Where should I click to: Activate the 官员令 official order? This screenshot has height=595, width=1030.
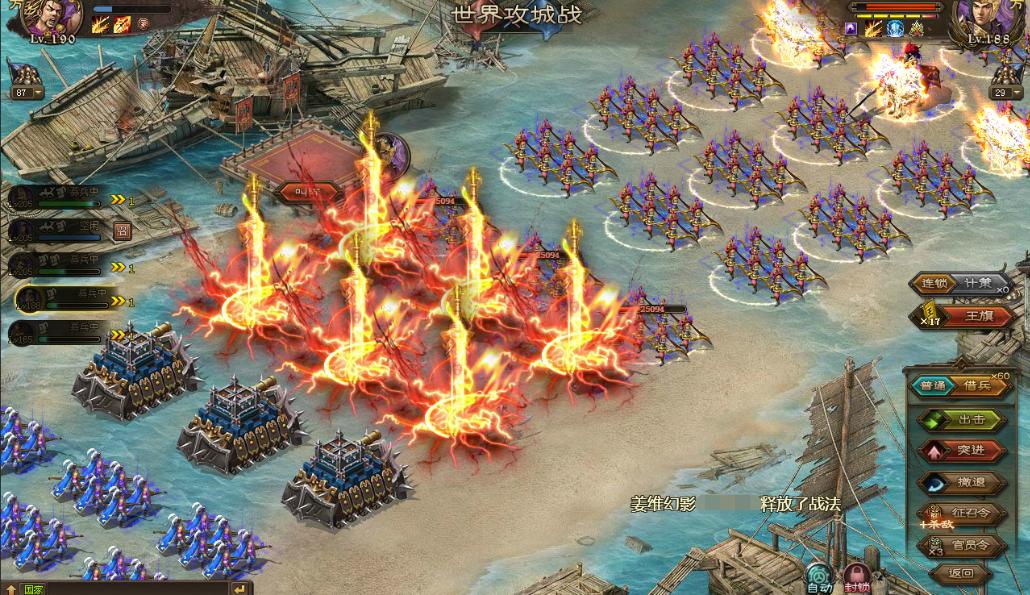click(962, 545)
